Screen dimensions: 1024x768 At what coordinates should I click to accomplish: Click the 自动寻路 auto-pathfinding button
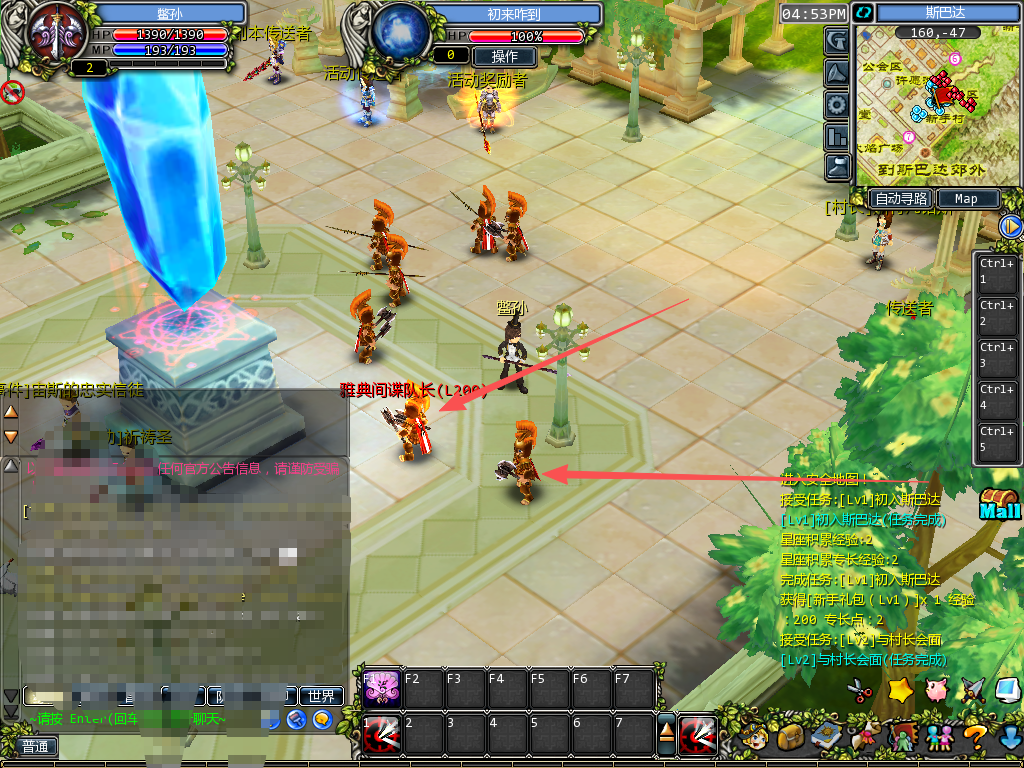(x=901, y=199)
